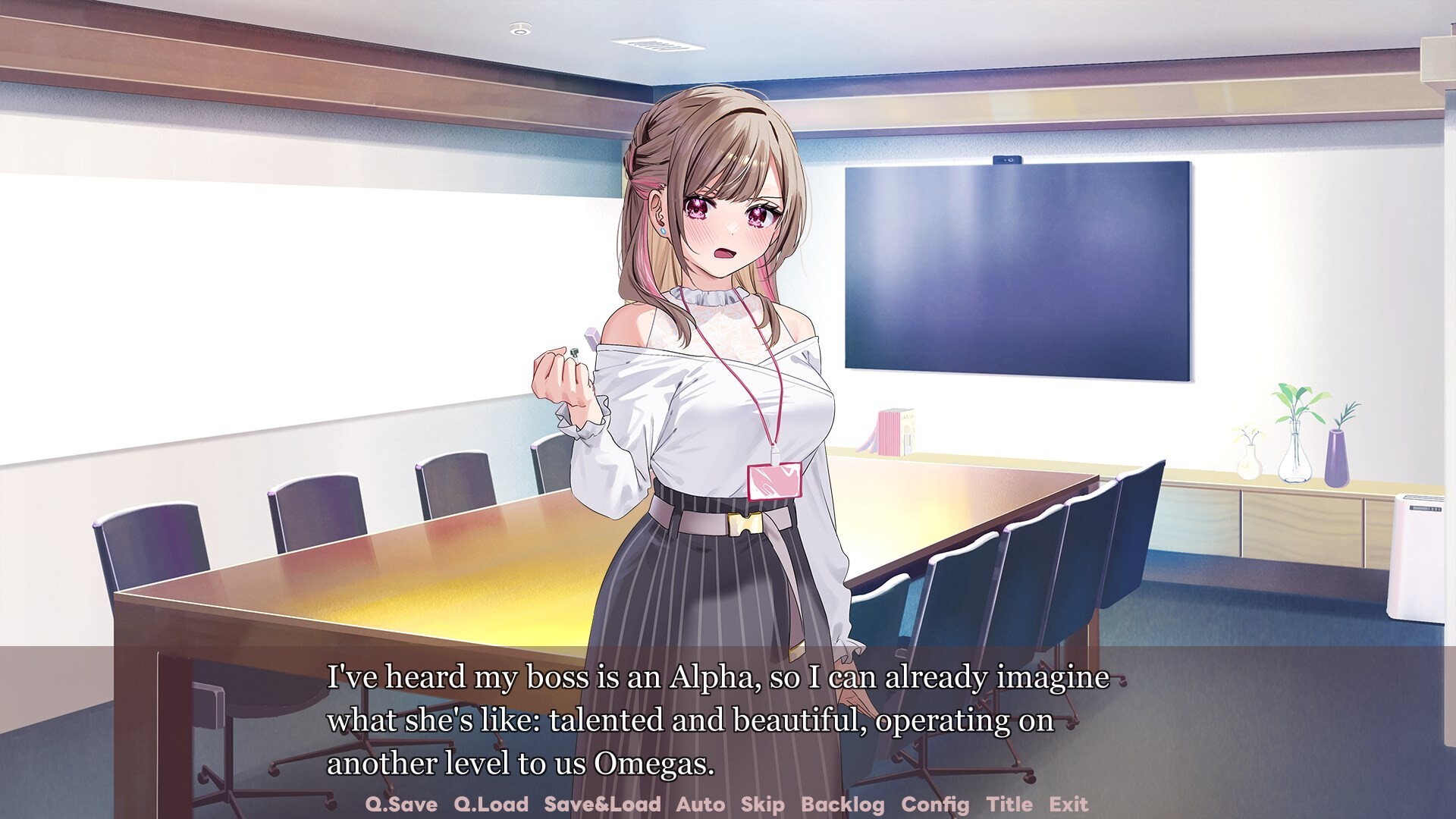
Task: Open the Backlog to review past dialogue
Action: click(844, 805)
